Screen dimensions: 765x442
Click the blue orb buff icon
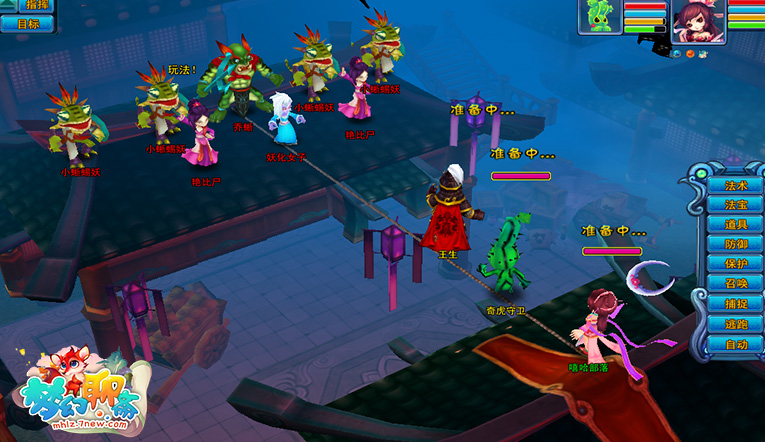tap(677, 52)
